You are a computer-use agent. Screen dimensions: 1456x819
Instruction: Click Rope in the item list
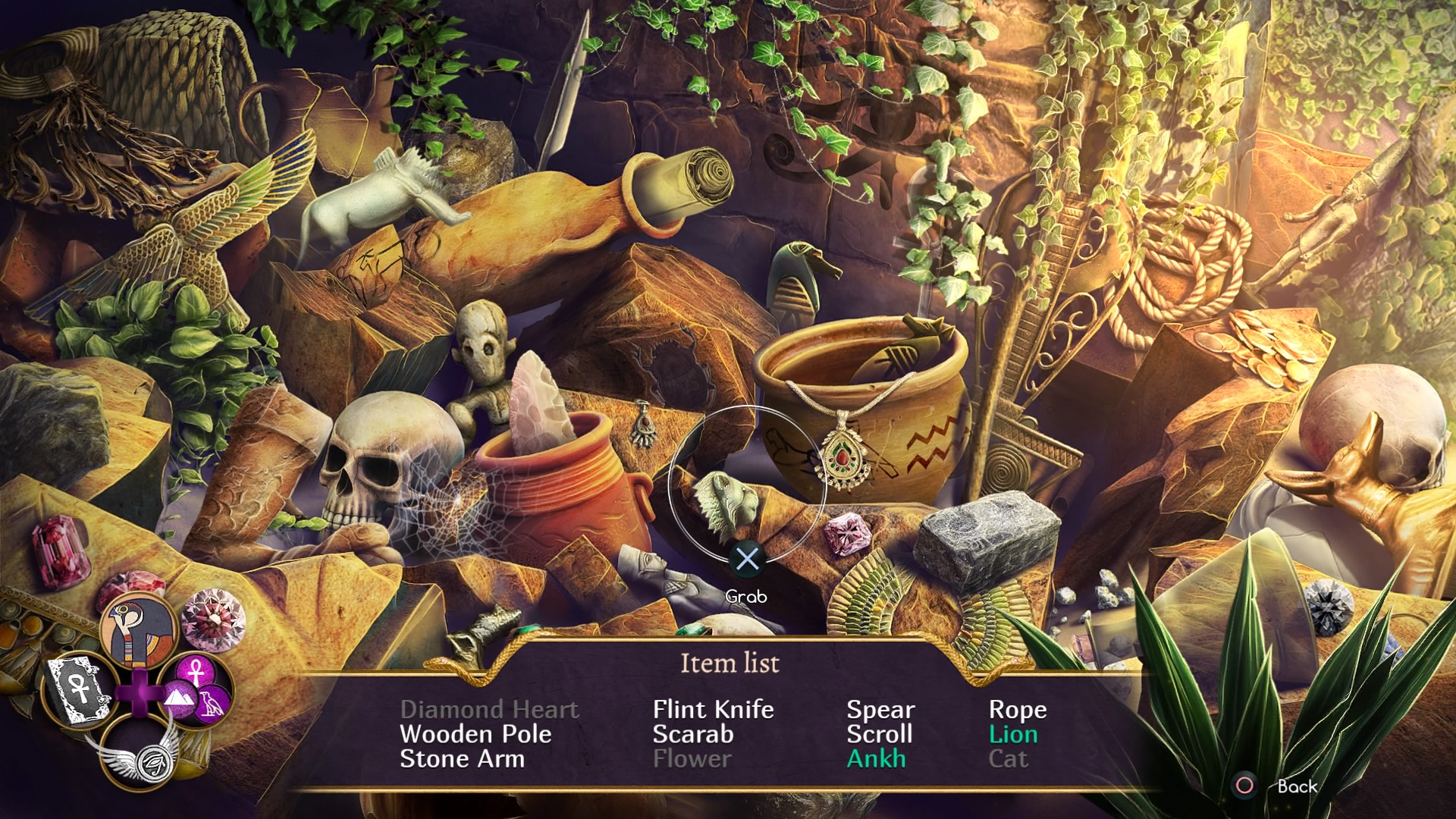pyautogui.click(x=1018, y=709)
